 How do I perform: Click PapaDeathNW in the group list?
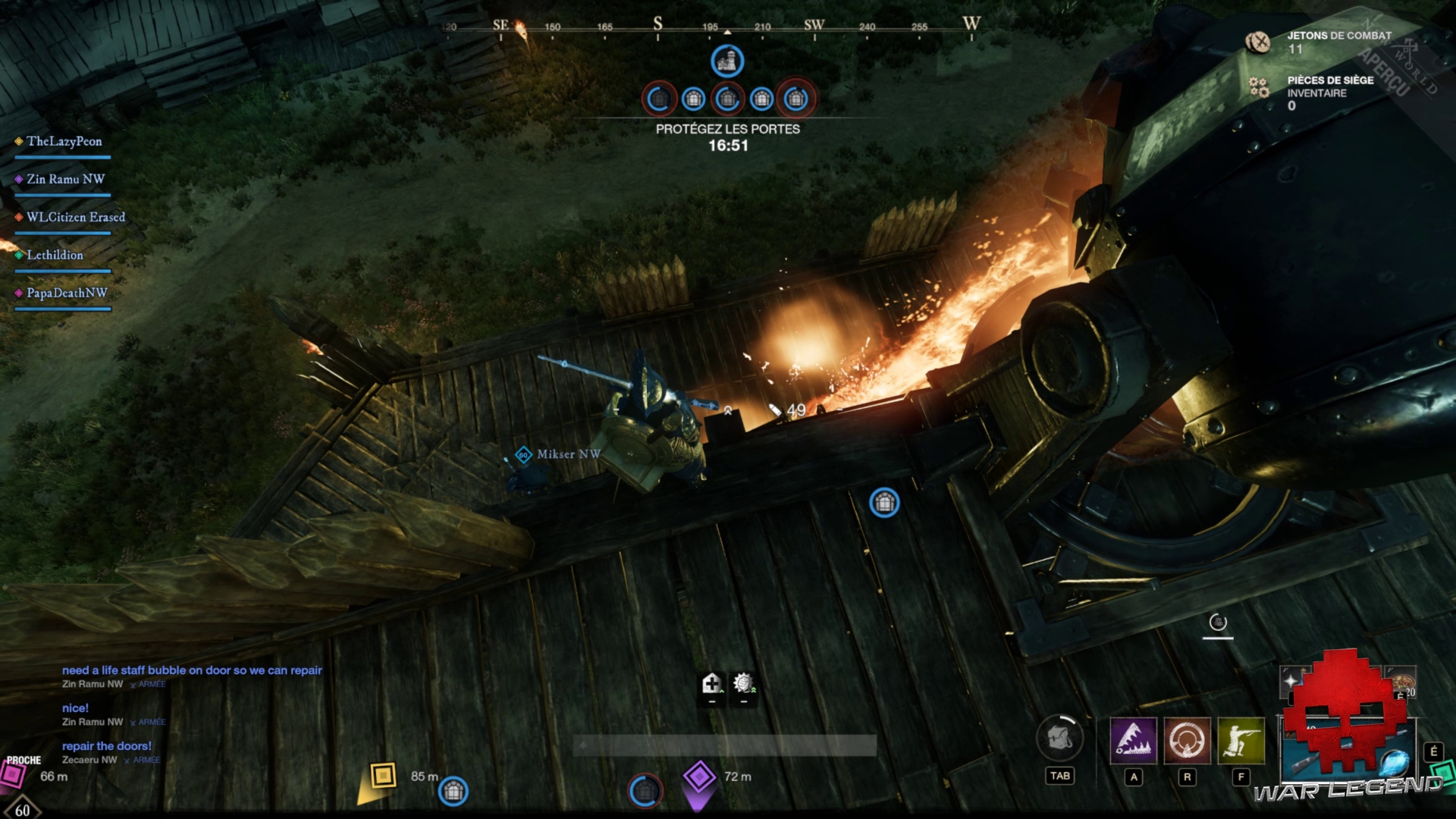click(x=67, y=293)
